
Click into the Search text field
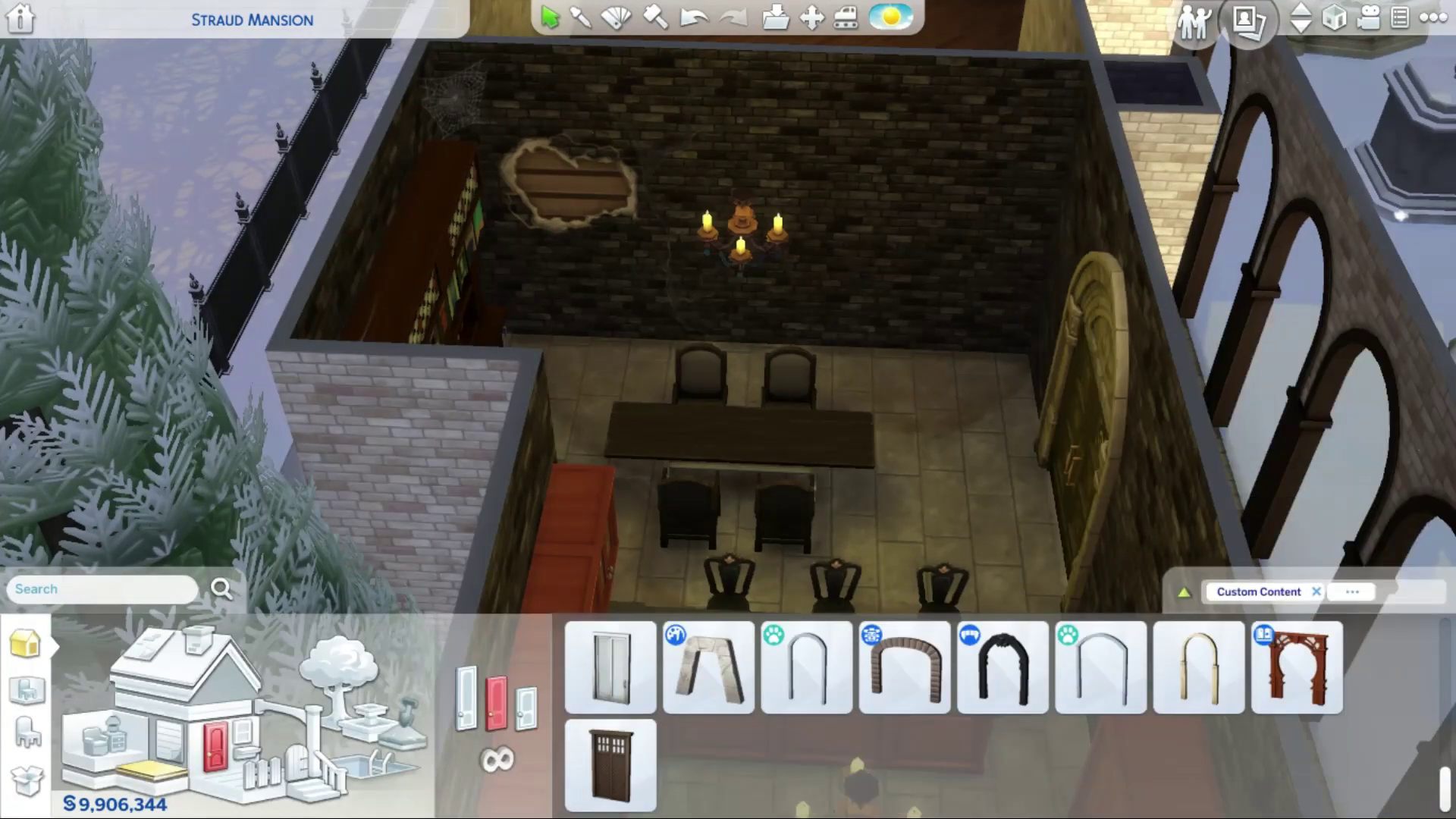pyautogui.click(x=102, y=589)
